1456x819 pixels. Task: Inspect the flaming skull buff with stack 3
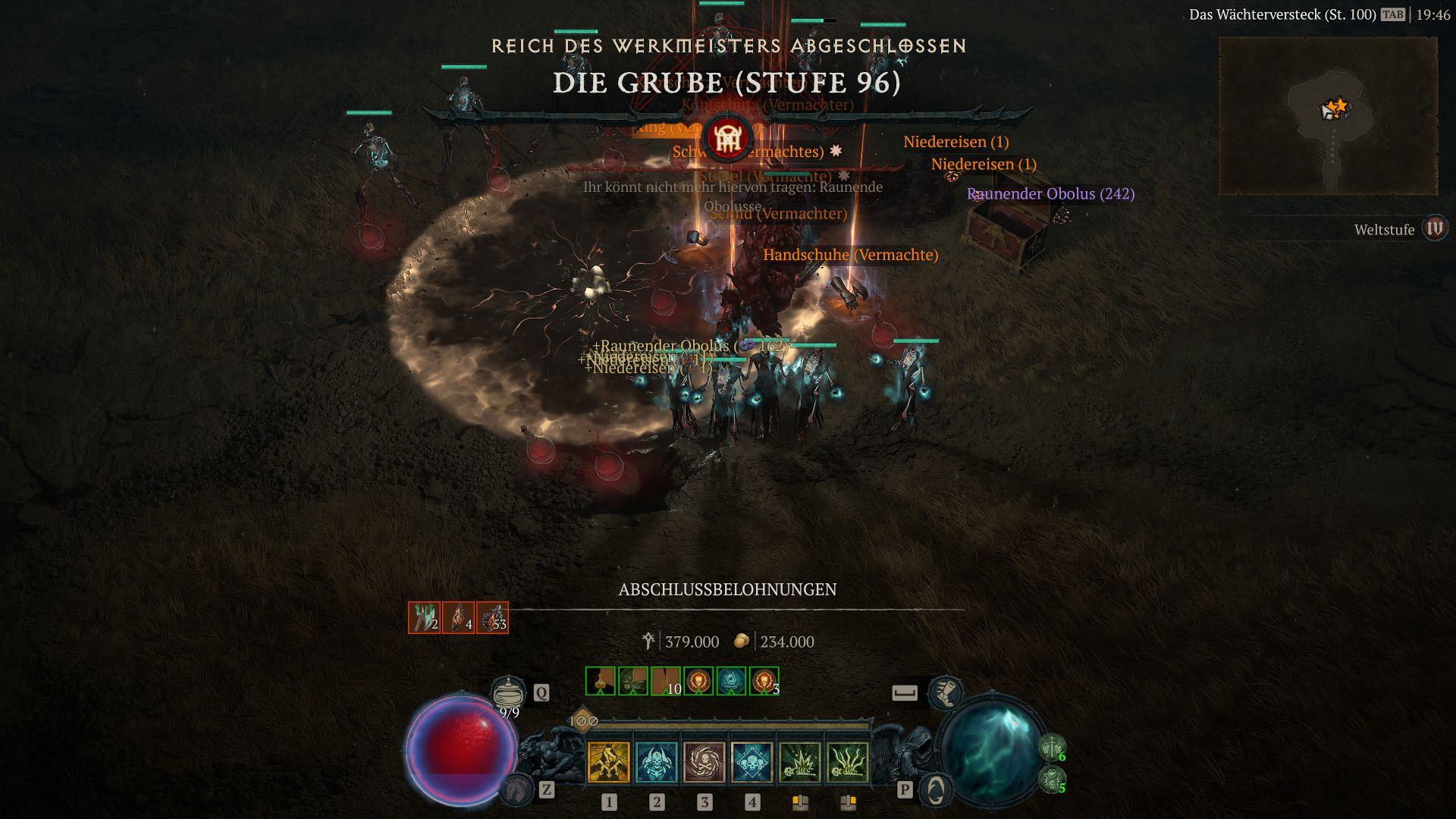tap(764, 681)
